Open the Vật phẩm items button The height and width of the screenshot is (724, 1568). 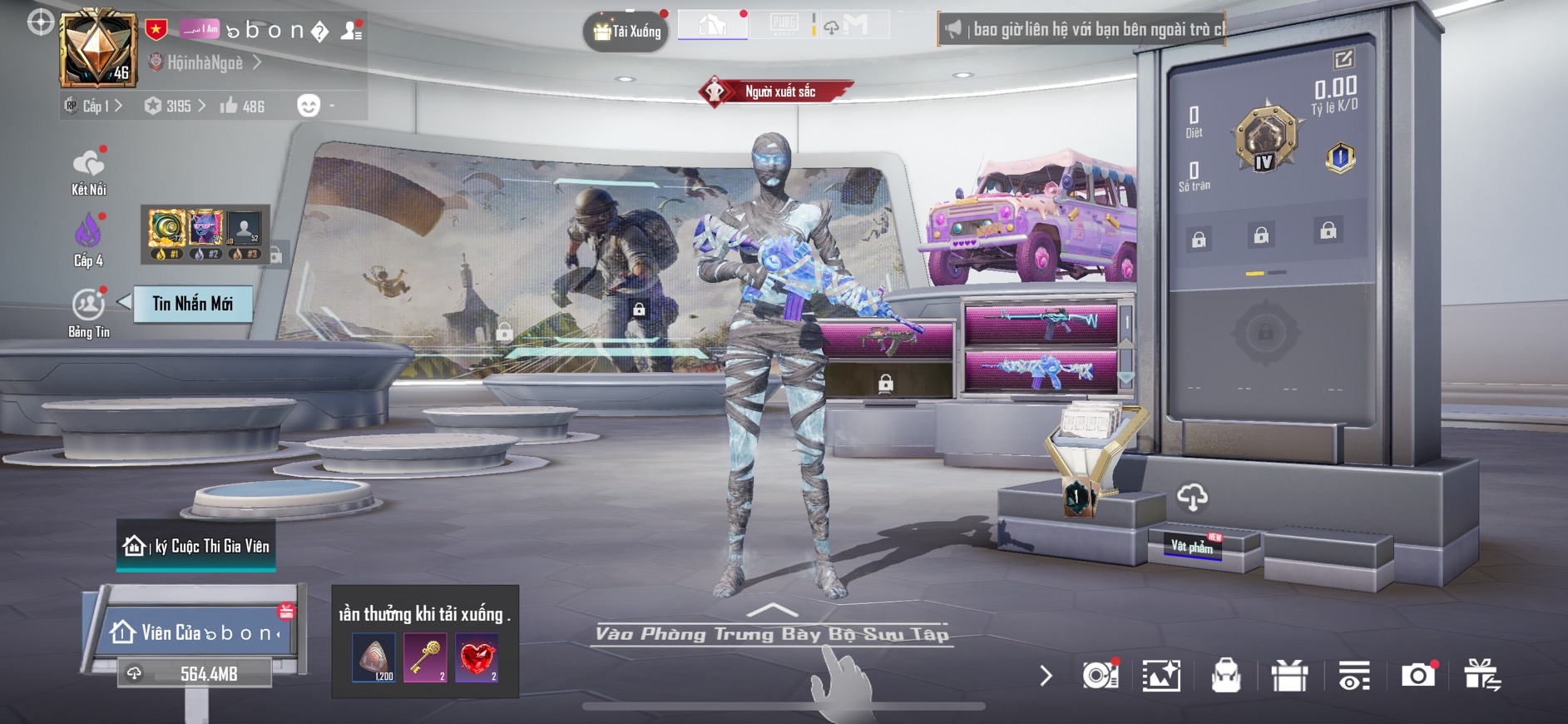pos(1192,546)
